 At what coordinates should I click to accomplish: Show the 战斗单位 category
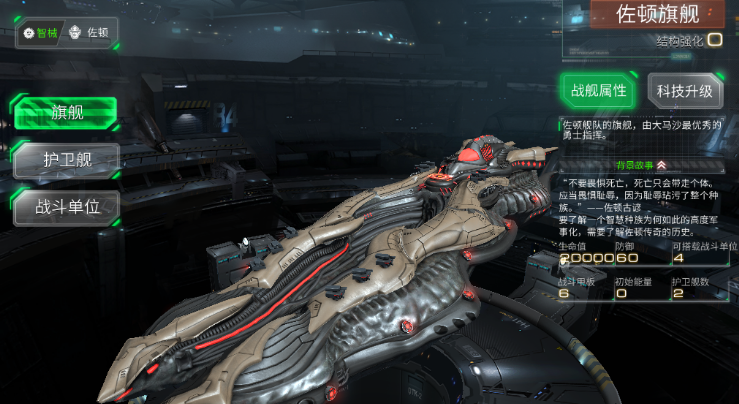click(x=67, y=208)
